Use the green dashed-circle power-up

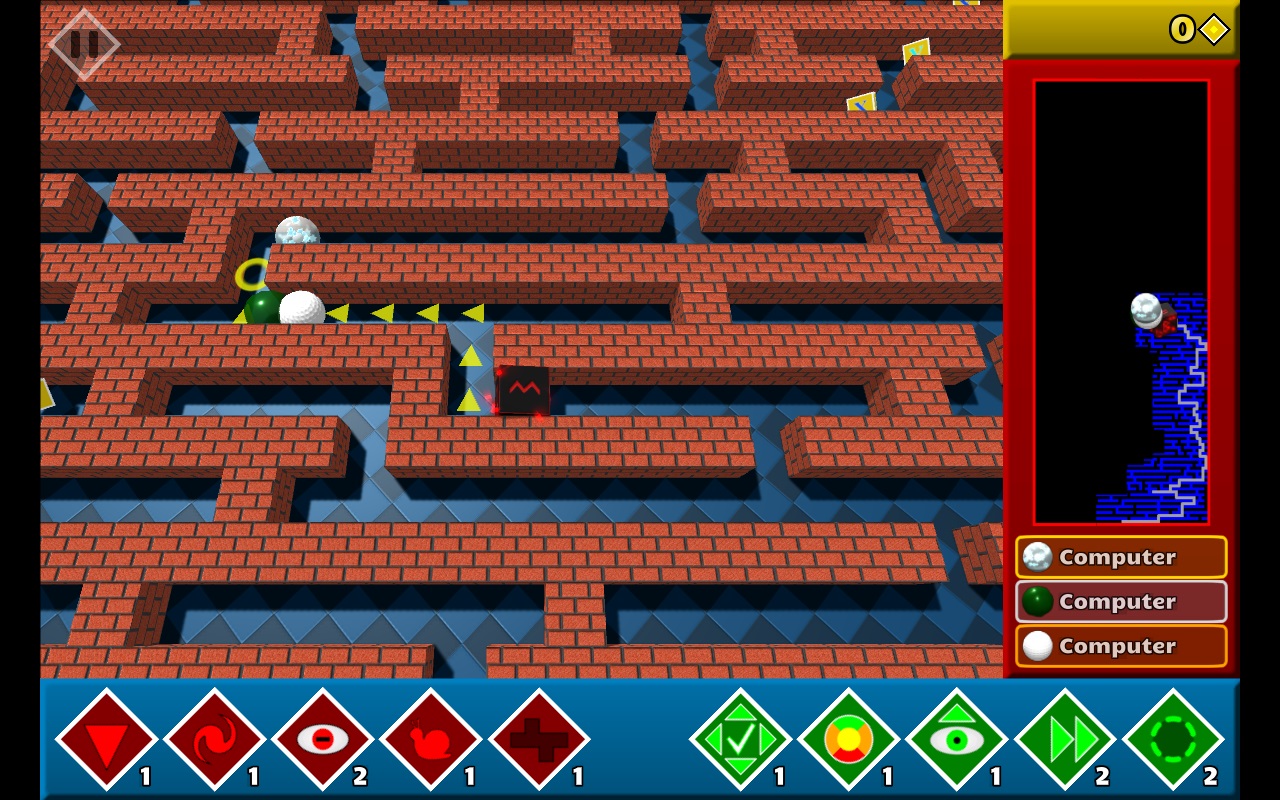pyautogui.click(x=1173, y=739)
